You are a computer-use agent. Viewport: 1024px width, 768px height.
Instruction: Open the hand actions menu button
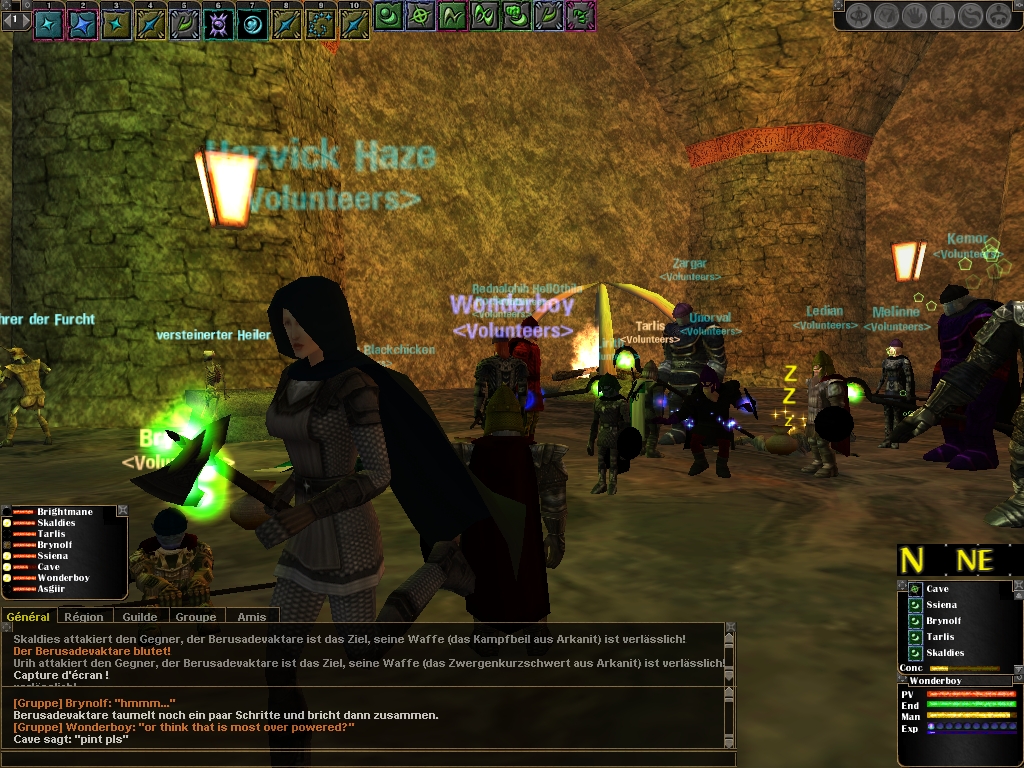[914, 16]
